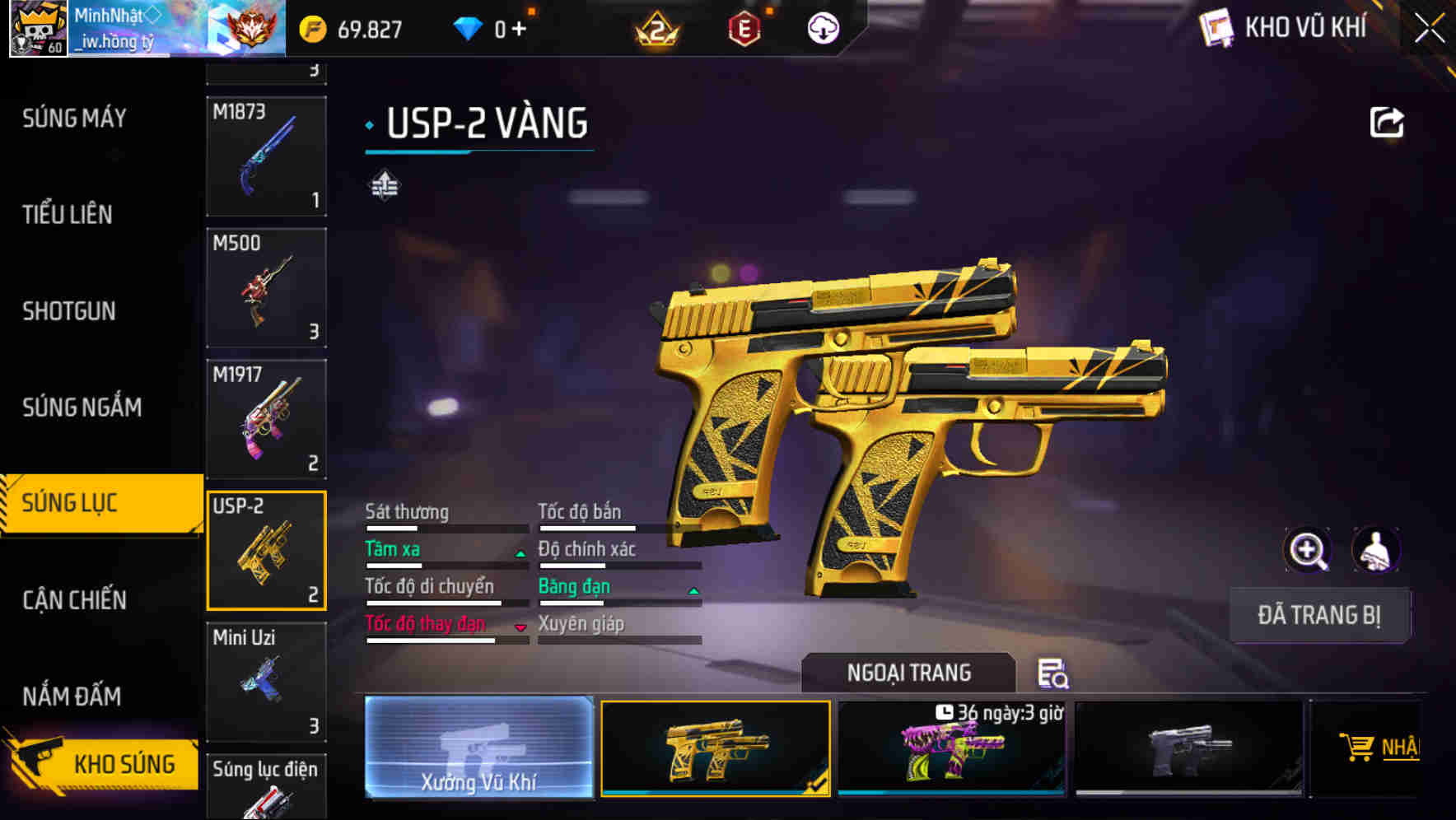Viewport: 1456px width, 820px height.
Task: Click the Đã Trang Bị button
Action: (x=1318, y=615)
